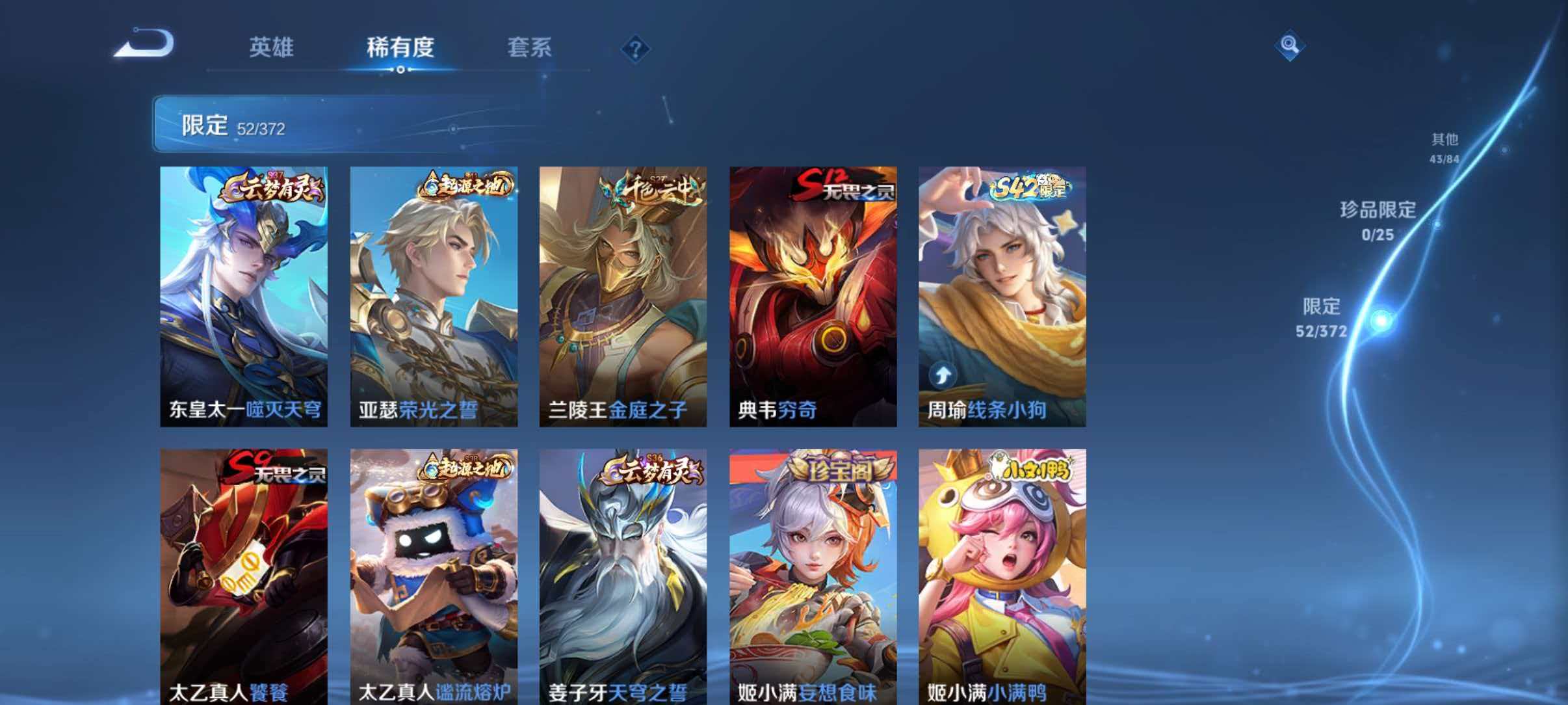1568x705 pixels.
Task: Switch to the 套系 tab
Action: pos(530,47)
